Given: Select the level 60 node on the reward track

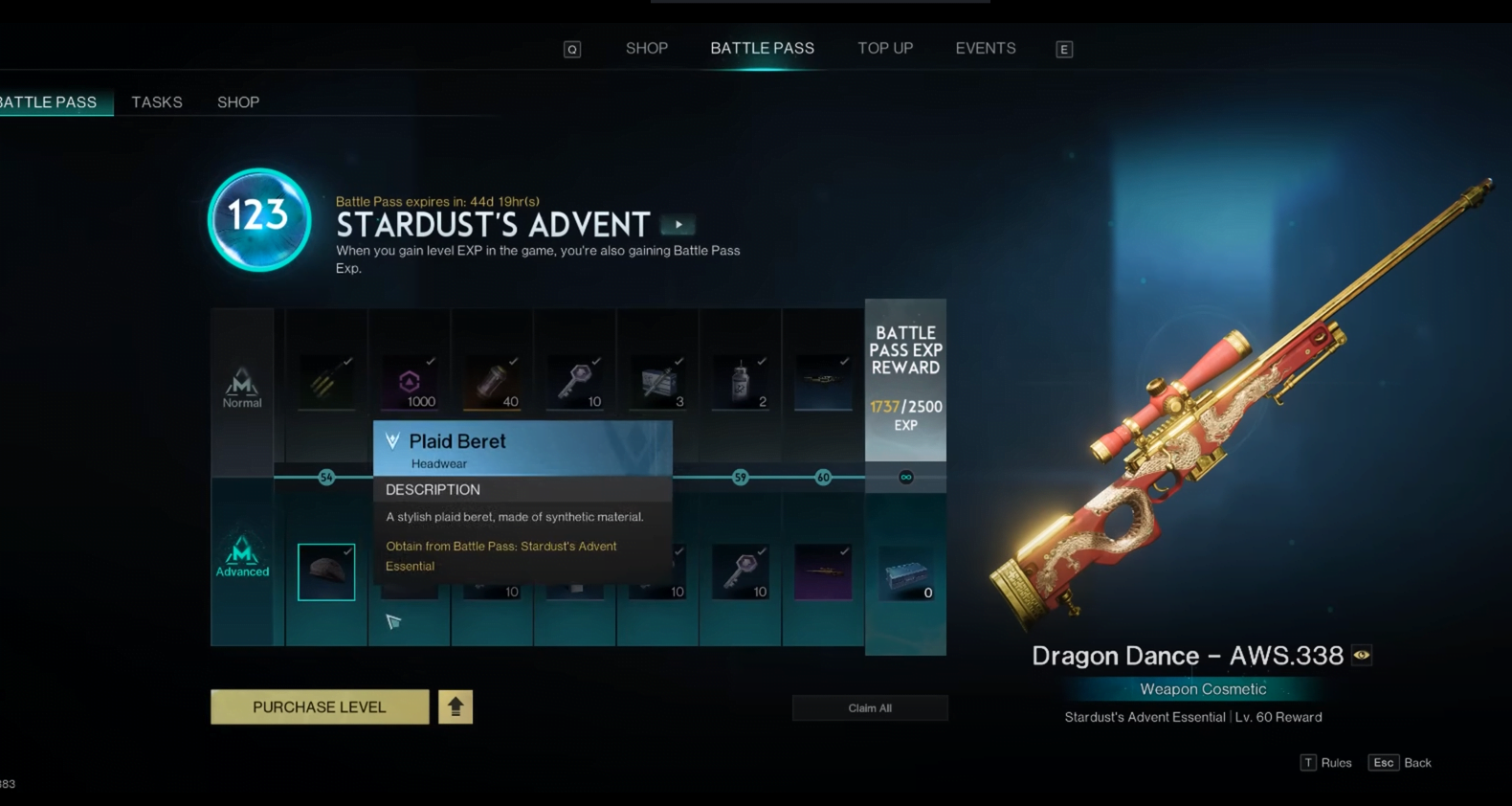Looking at the screenshot, I should [x=823, y=477].
